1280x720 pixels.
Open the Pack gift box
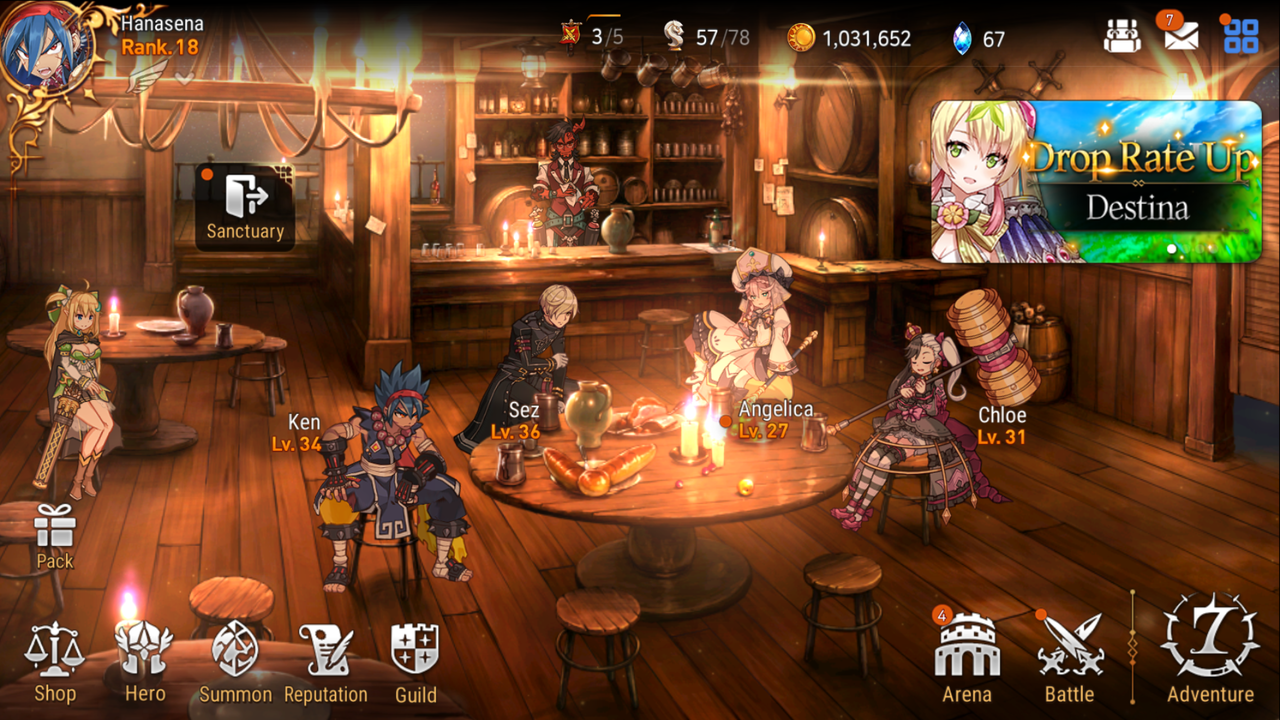[x=55, y=535]
